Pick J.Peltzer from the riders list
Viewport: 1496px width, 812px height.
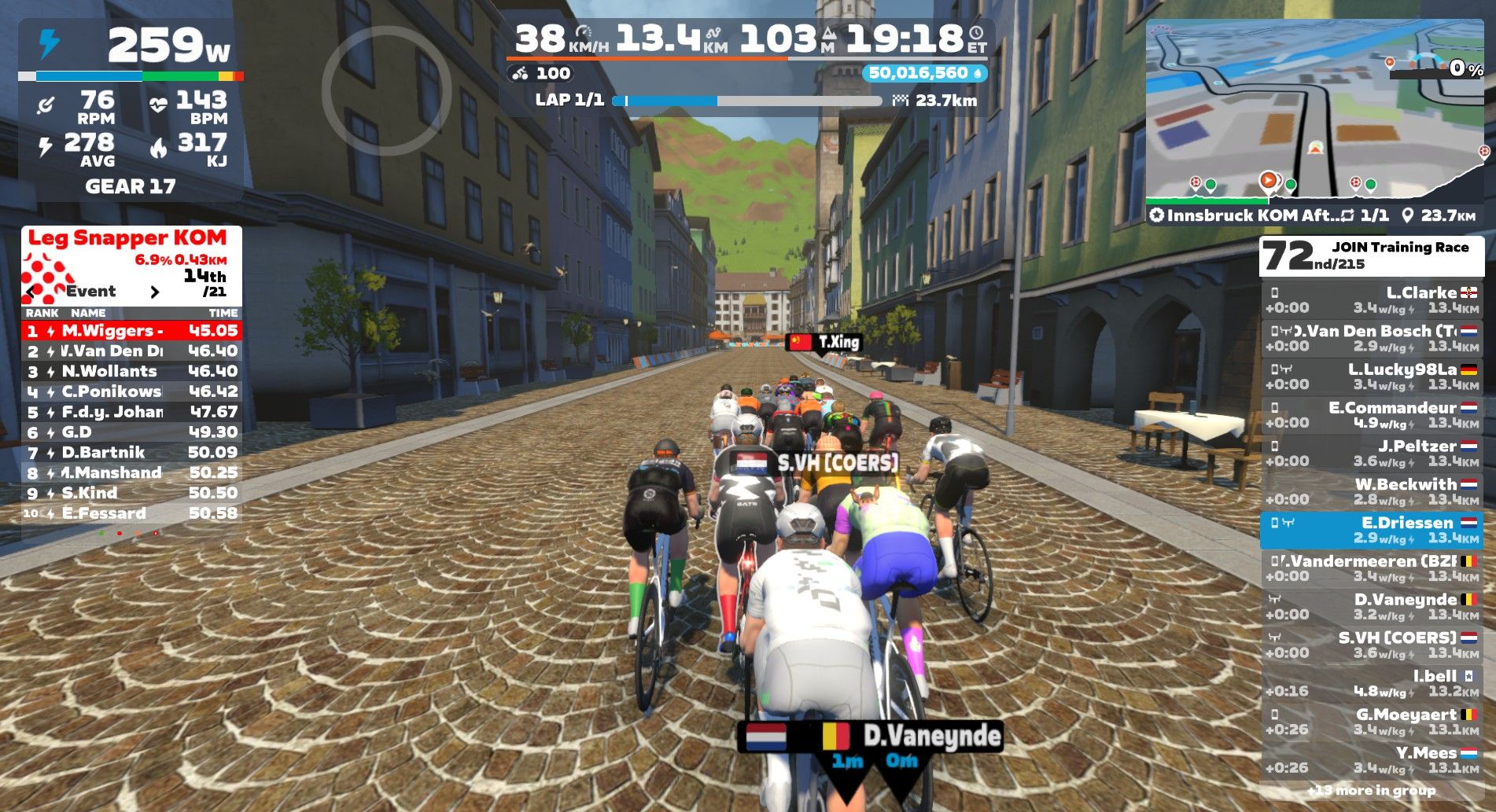pos(1372,454)
